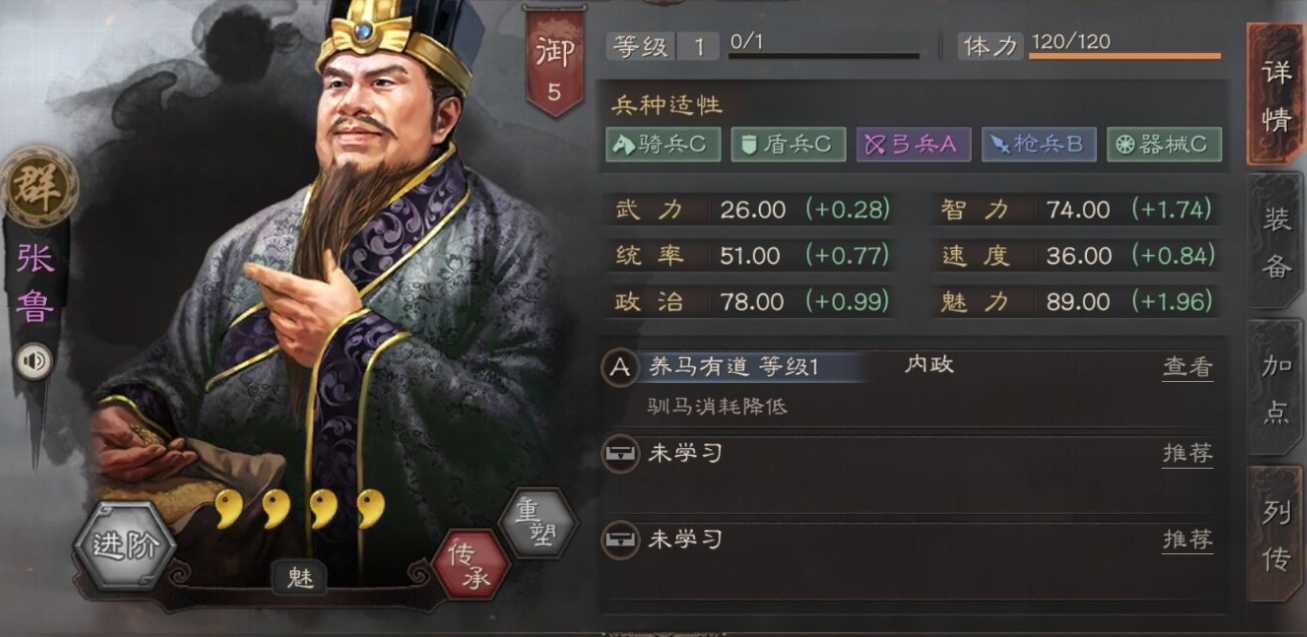Screen dimensions: 1307x637
Task: Select the 加点 attribute points tab
Action: (x=1275, y=389)
